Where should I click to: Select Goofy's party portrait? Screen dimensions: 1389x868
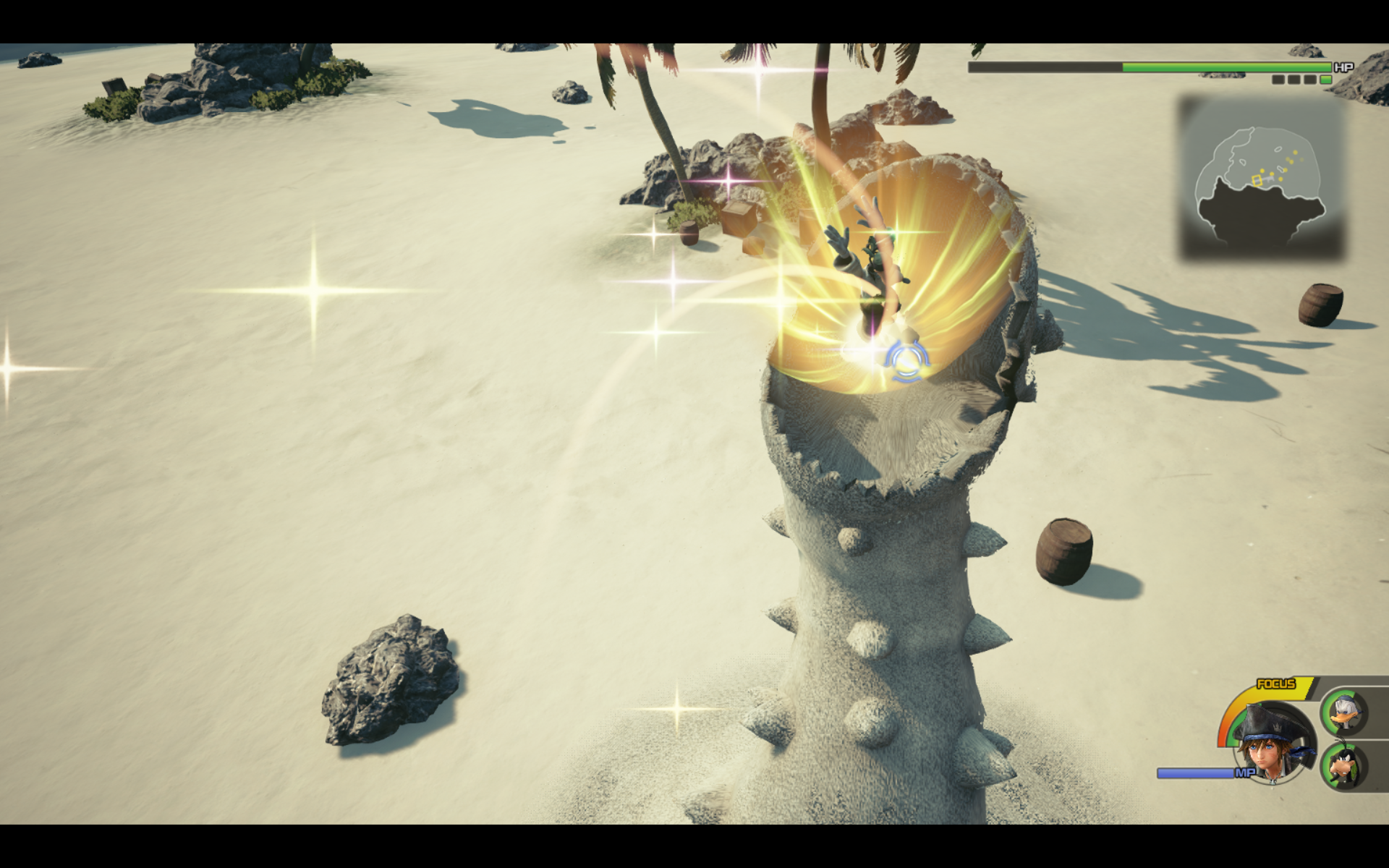tap(1345, 767)
